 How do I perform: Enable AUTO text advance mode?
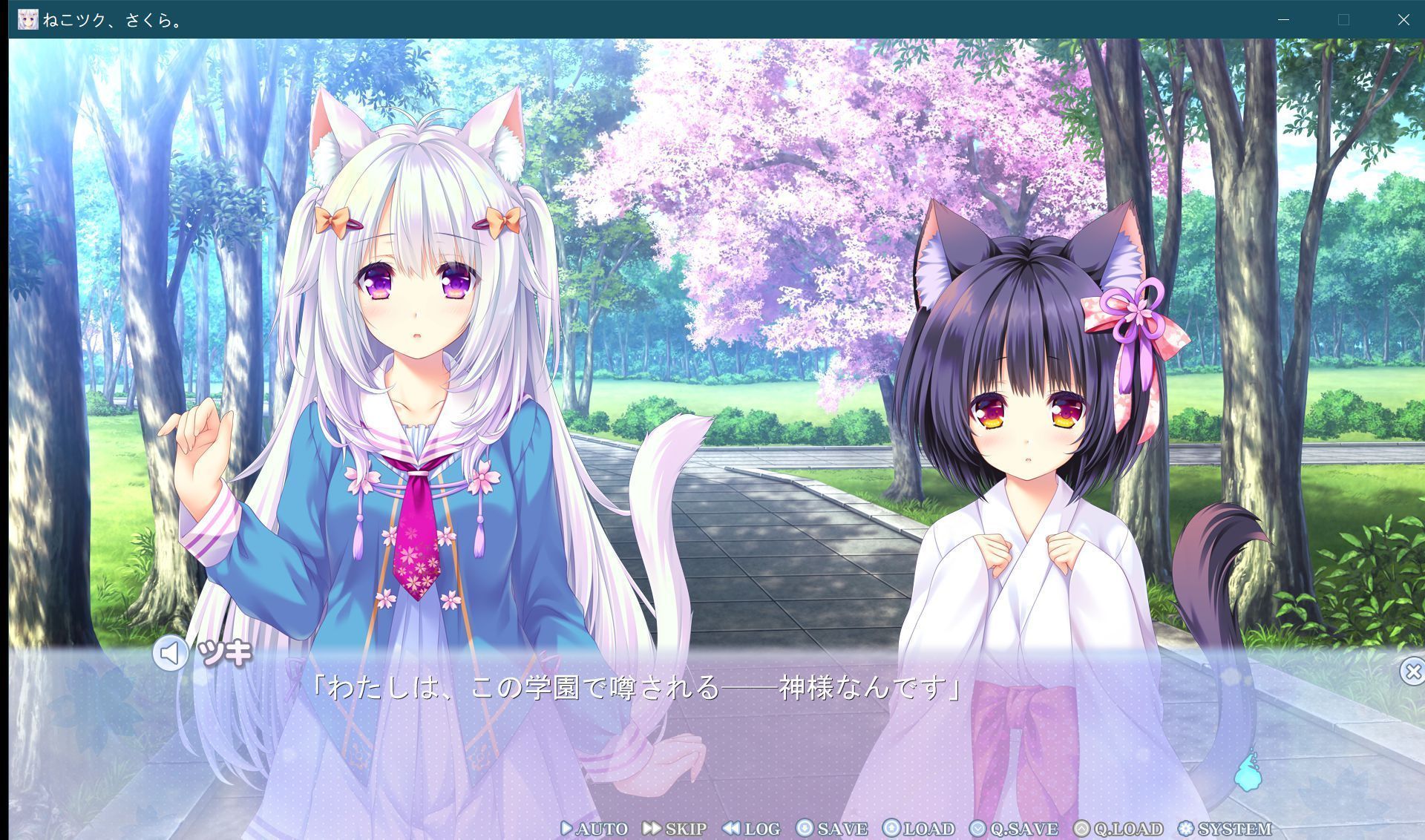point(601,829)
